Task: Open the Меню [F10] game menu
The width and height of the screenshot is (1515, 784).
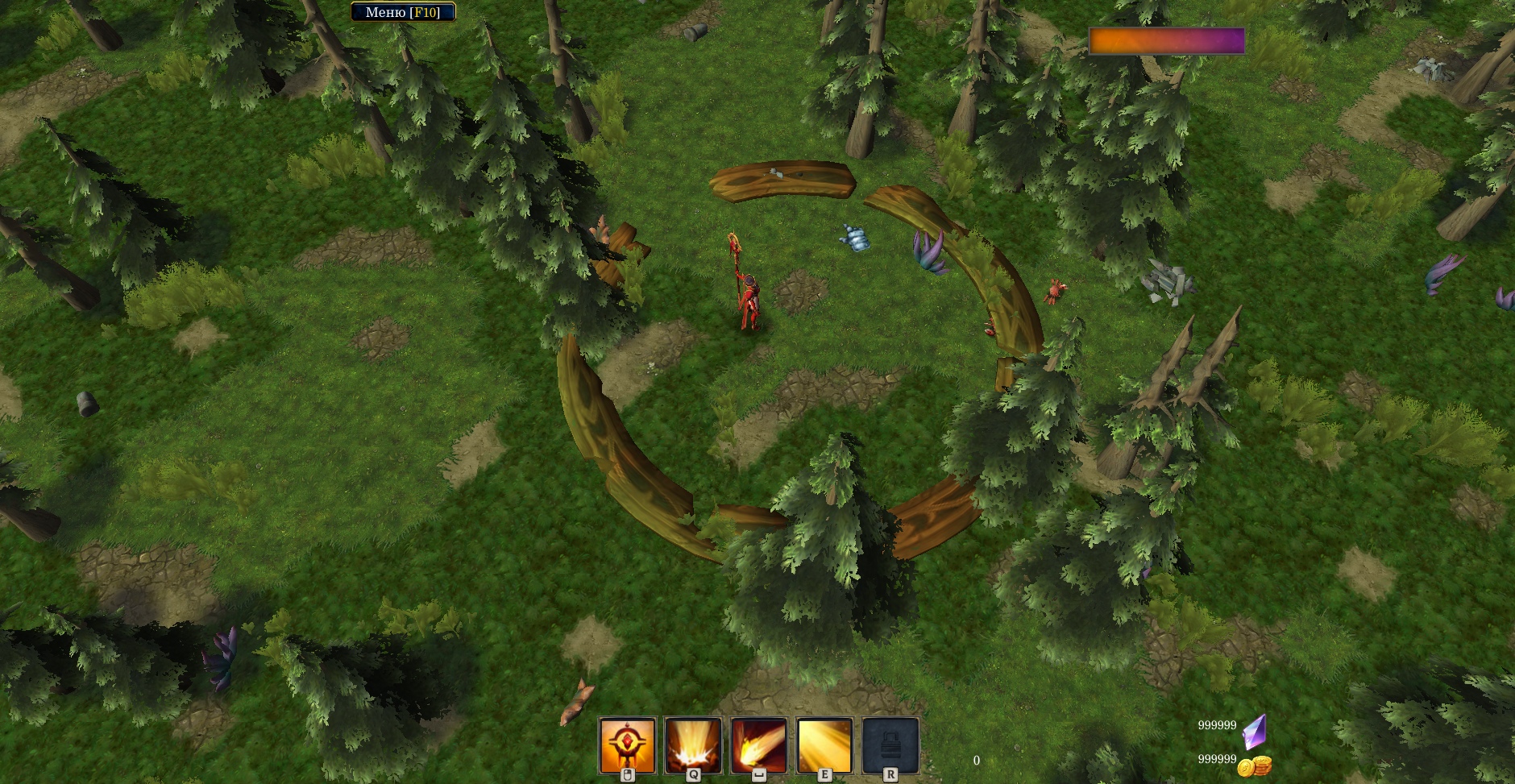Action: click(403, 12)
